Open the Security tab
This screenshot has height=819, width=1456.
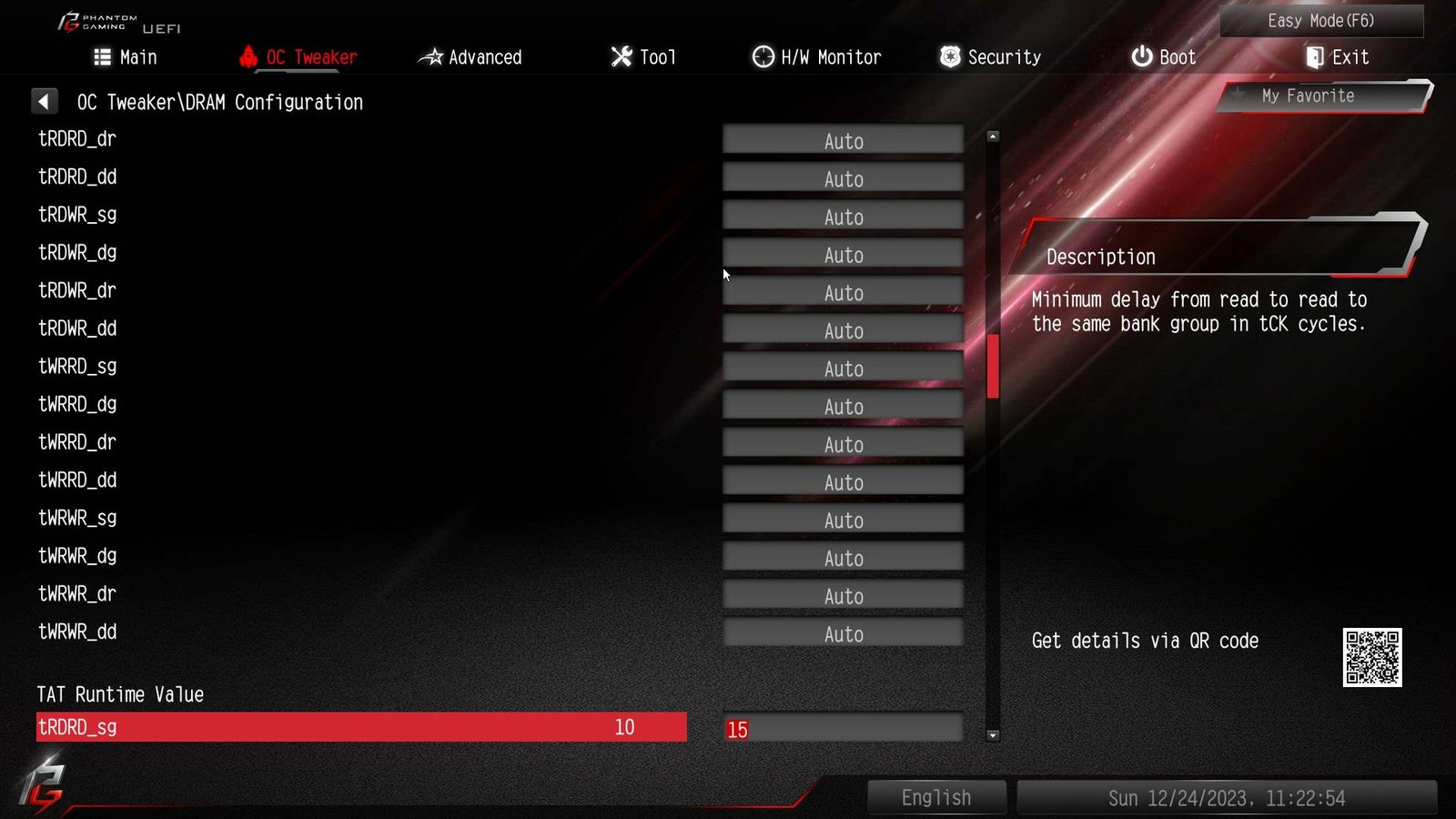(990, 57)
